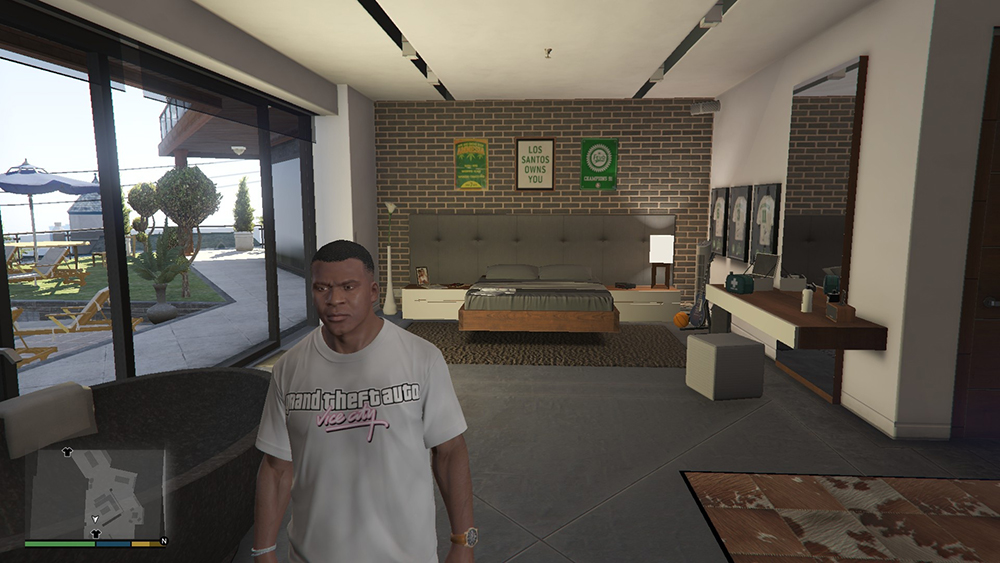Click the minimap showing the house layout

coord(95,492)
